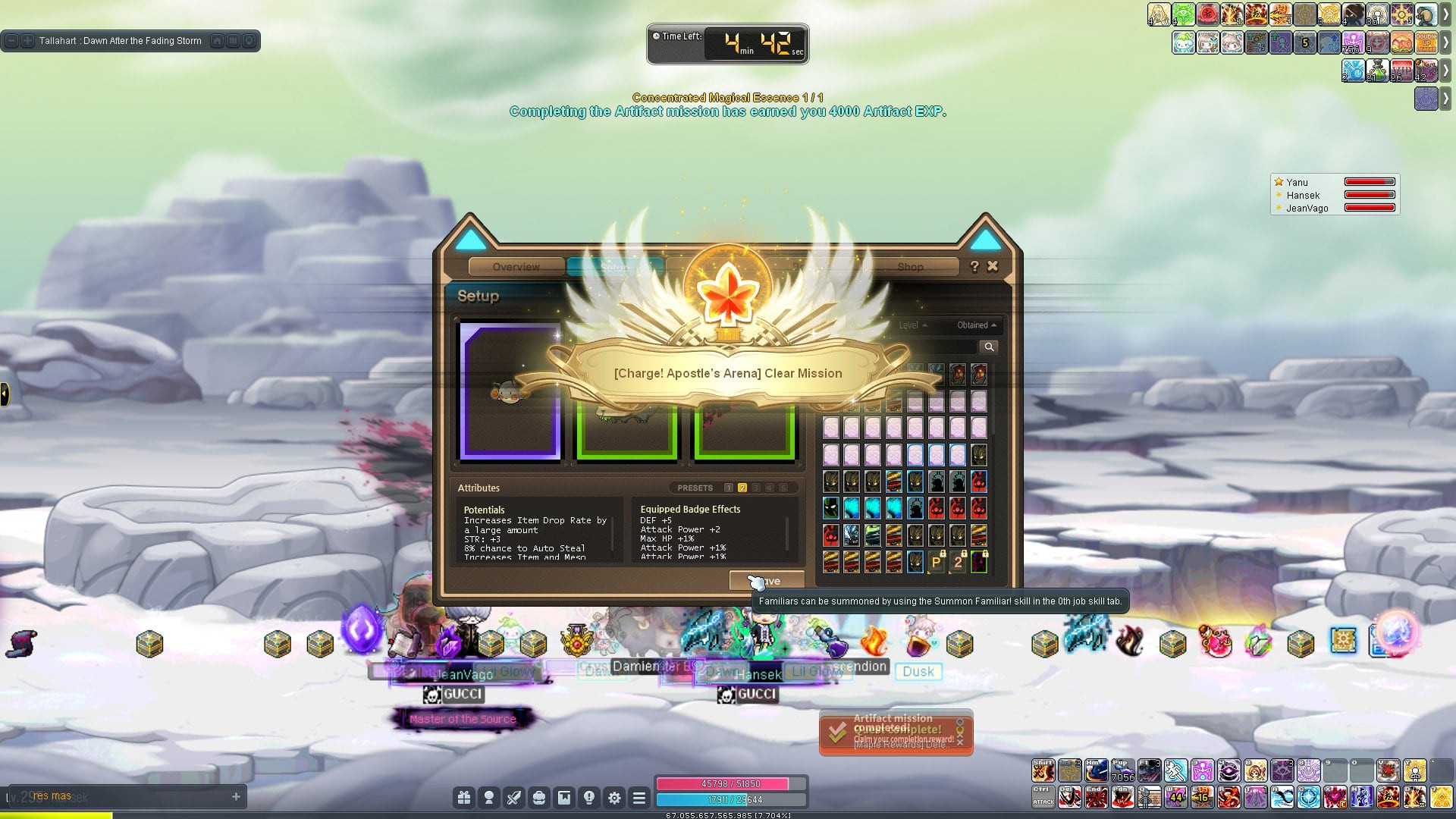Open the world map pin button
1456x819 pixels.
249,41
